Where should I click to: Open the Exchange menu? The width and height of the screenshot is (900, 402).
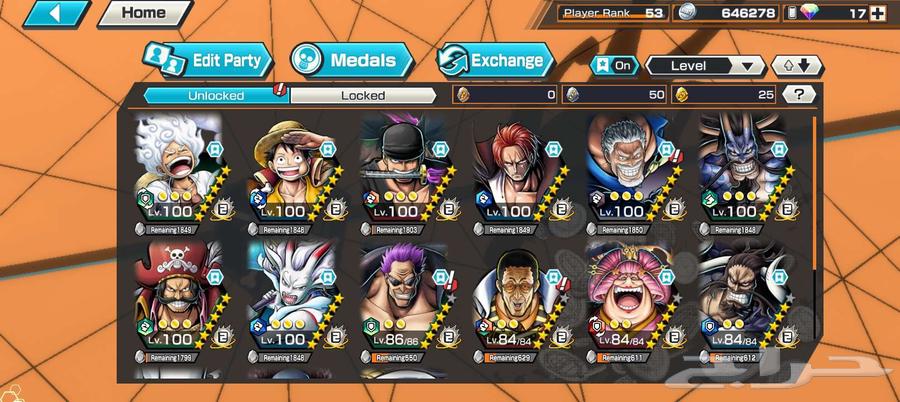point(496,60)
